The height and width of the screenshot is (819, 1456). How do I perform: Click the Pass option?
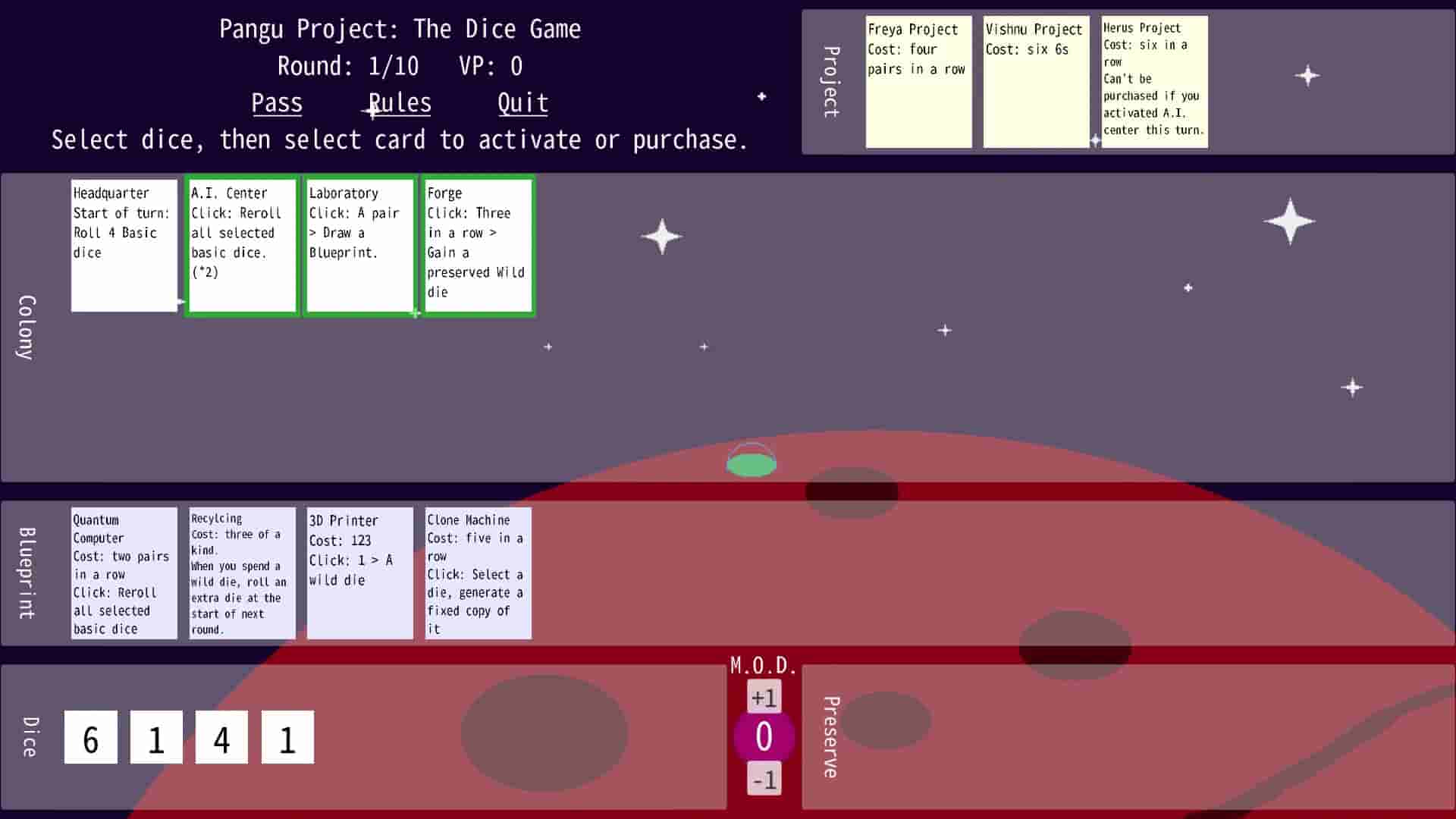[x=277, y=102]
